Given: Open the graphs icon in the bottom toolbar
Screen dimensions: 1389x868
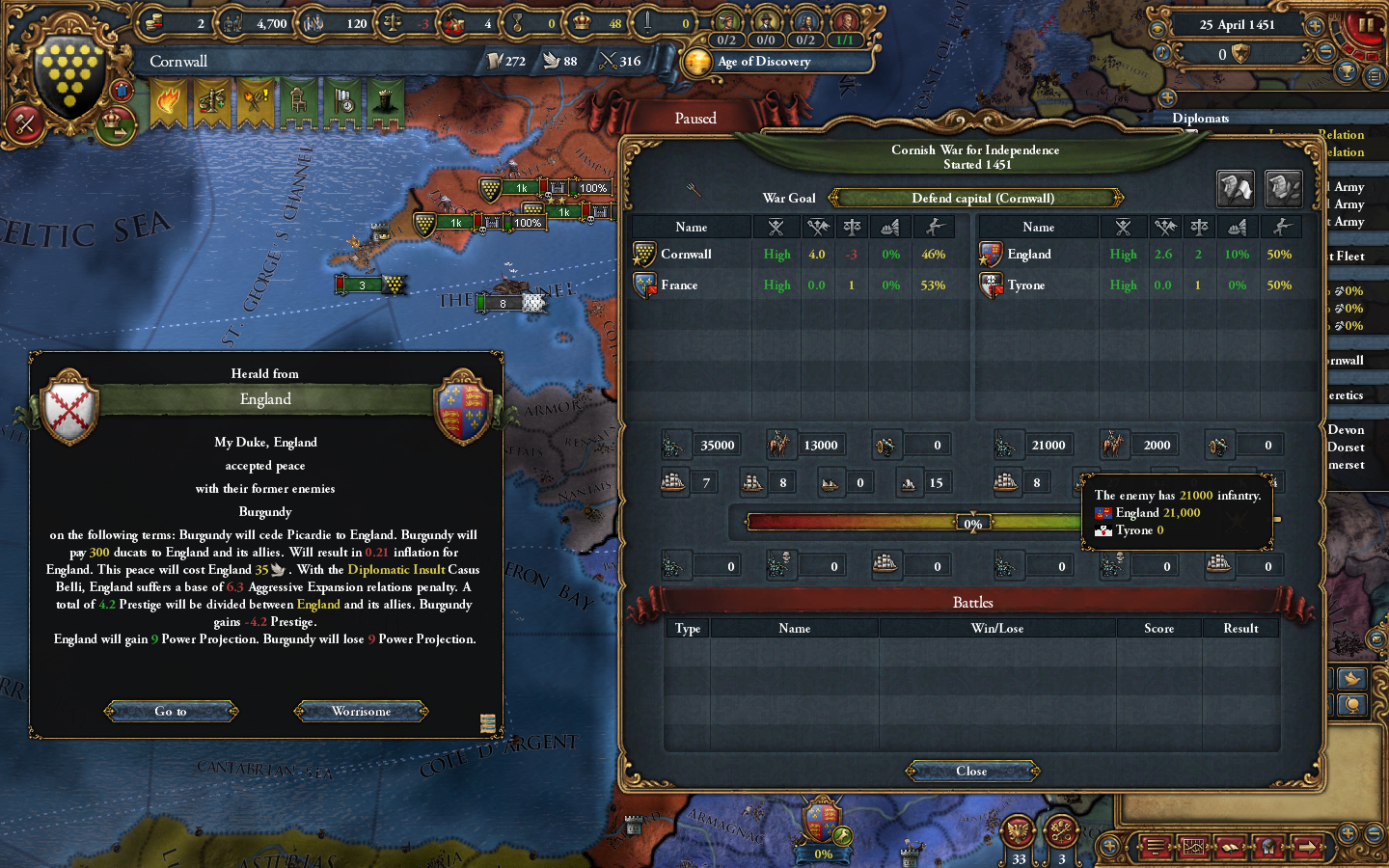Looking at the screenshot, I should coord(1193,849).
